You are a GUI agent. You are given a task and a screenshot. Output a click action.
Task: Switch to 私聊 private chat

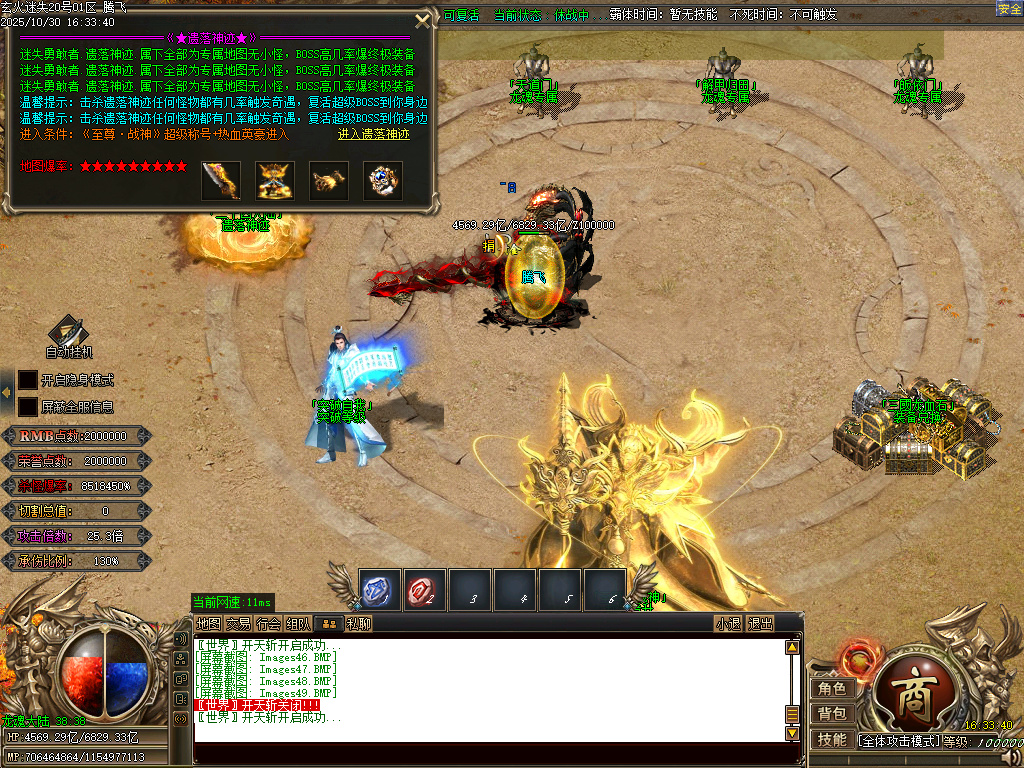pyautogui.click(x=359, y=624)
